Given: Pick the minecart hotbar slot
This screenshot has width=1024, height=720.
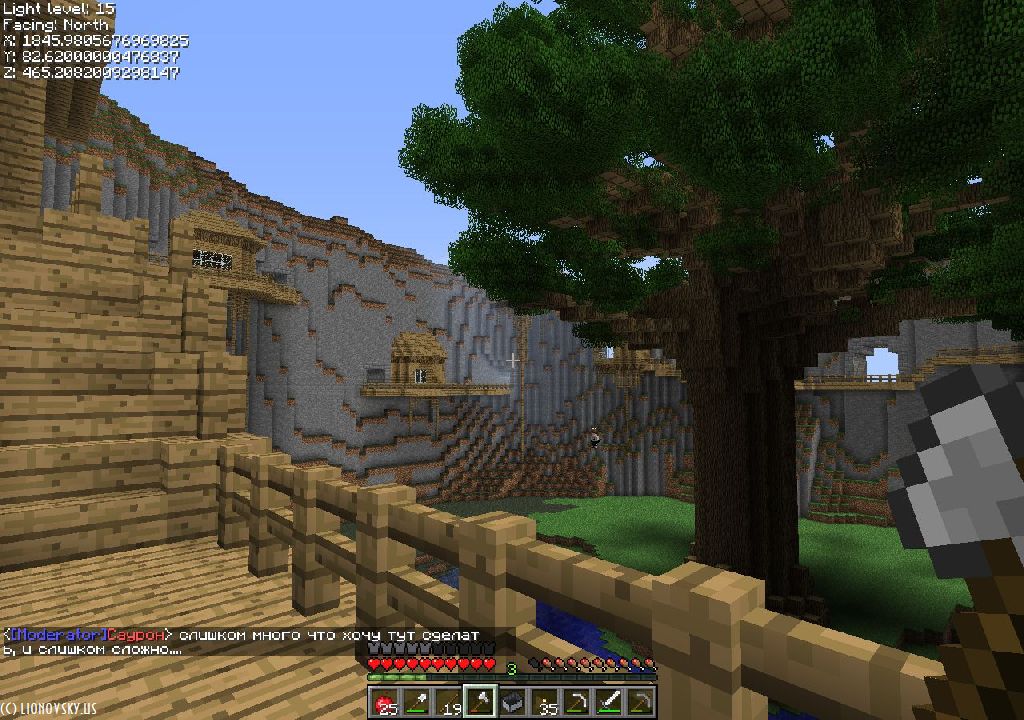Looking at the screenshot, I should click(513, 703).
